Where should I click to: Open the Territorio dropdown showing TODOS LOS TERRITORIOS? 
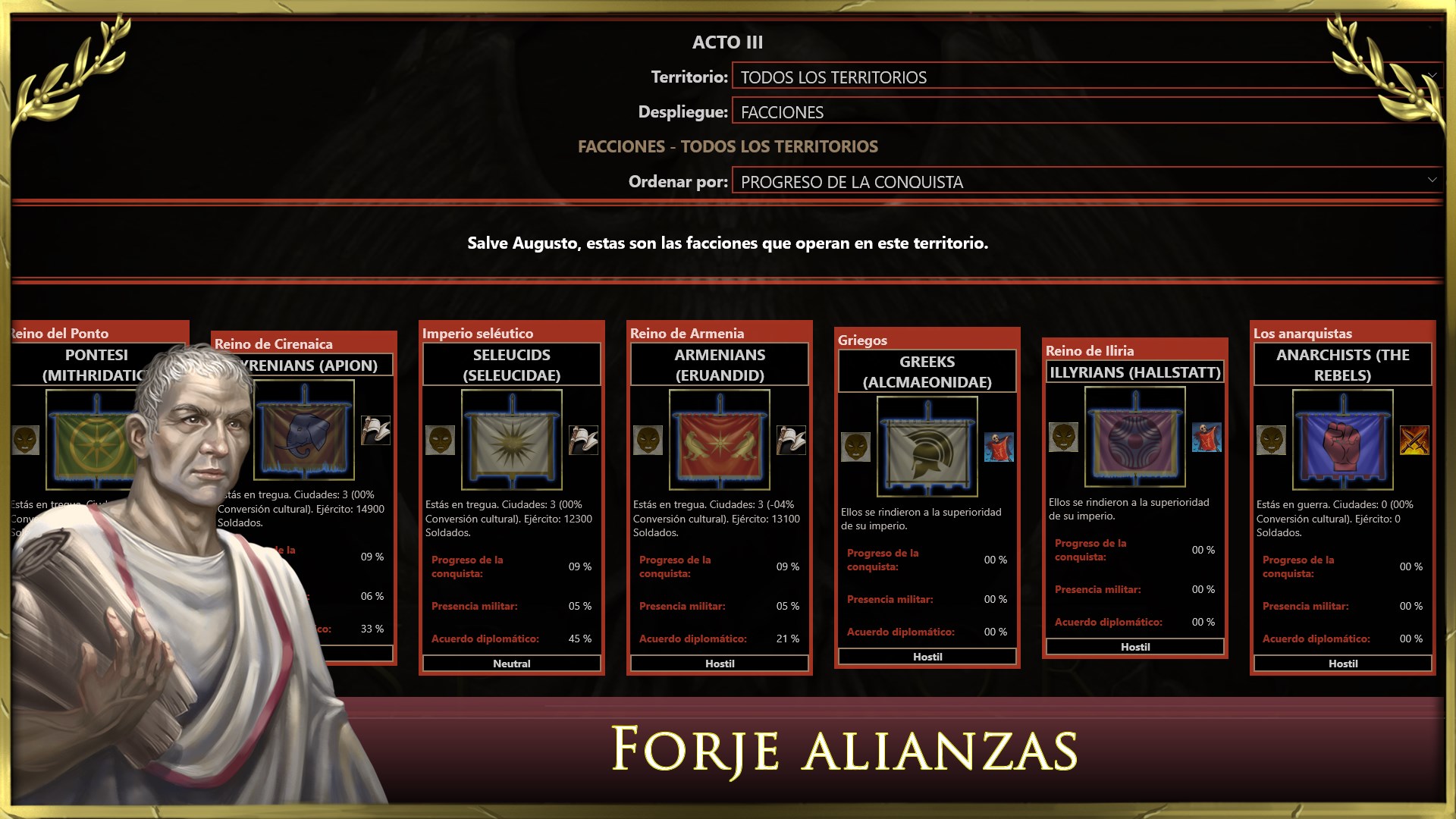(1084, 77)
